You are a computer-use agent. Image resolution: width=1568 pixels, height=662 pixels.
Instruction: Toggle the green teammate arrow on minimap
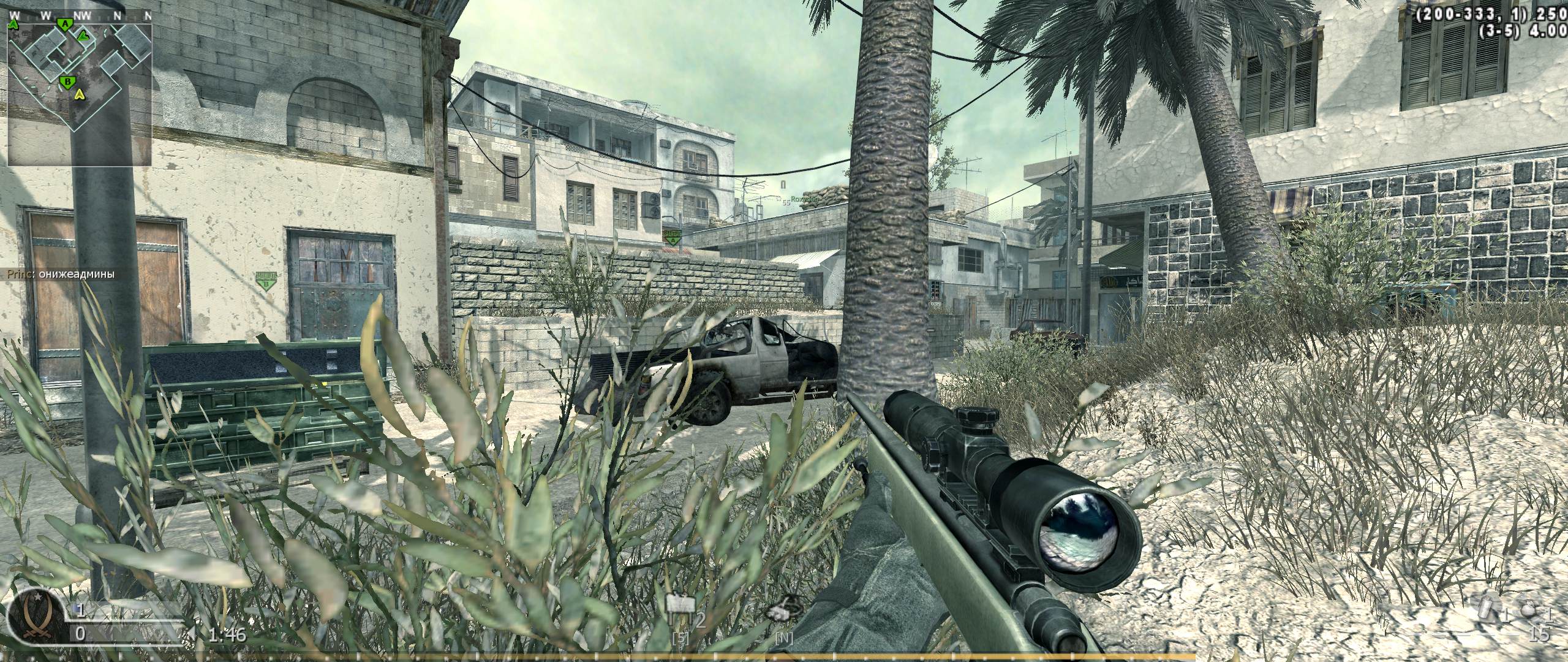83,37
